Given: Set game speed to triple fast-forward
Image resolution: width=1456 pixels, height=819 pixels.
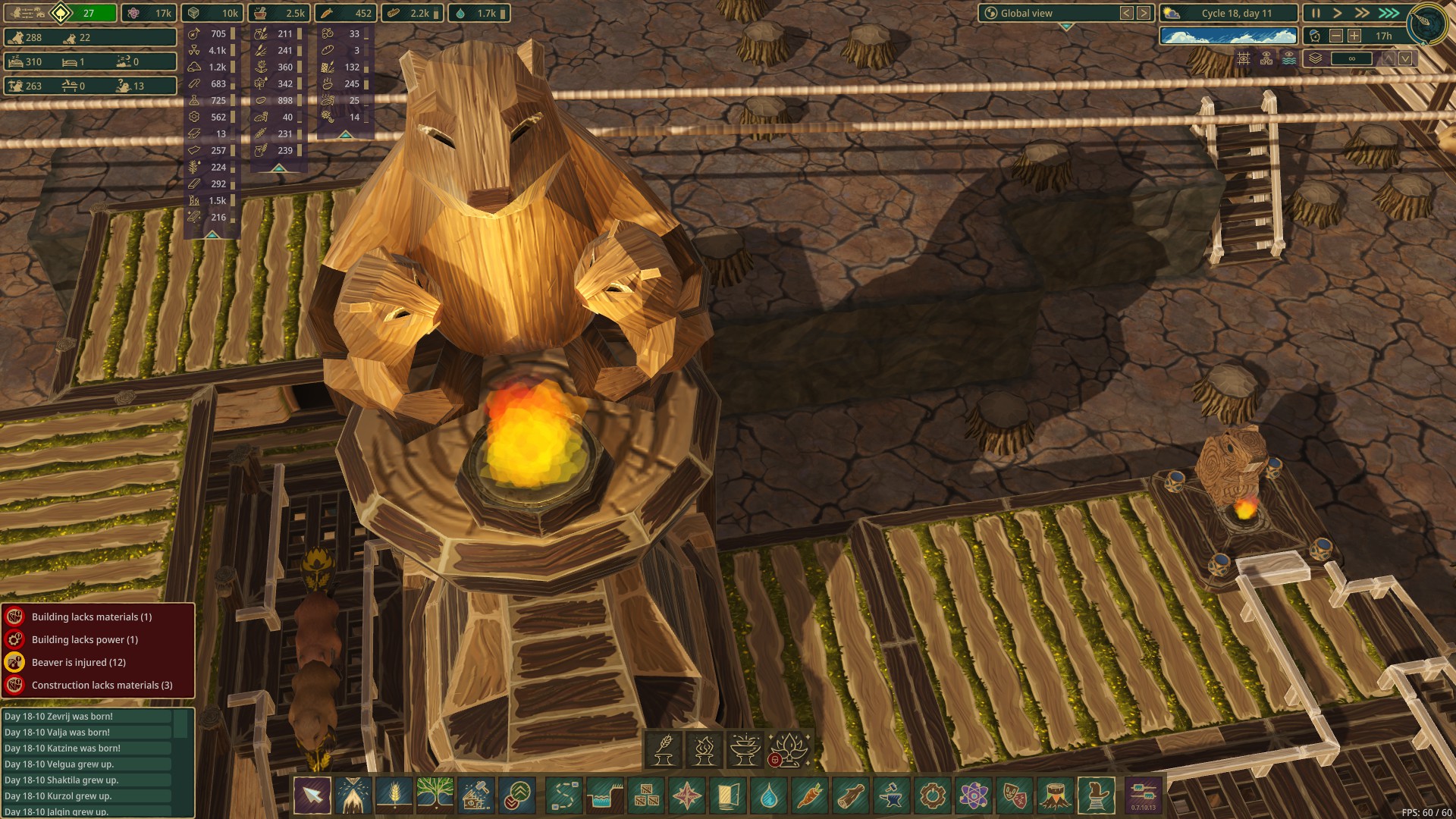Looking at the screenshot, I should (x=1389, y=13).
